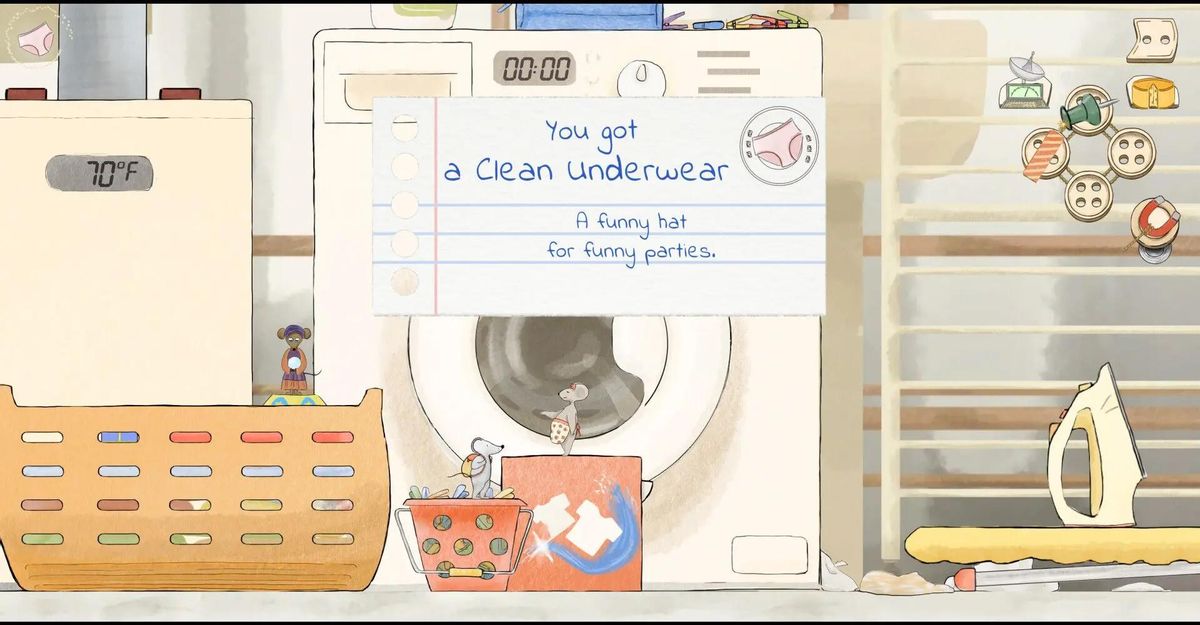The height and width of the screenshot is (625, 1200).
Task: Click the cheese wedge icon
Action: coord(1152,93)
